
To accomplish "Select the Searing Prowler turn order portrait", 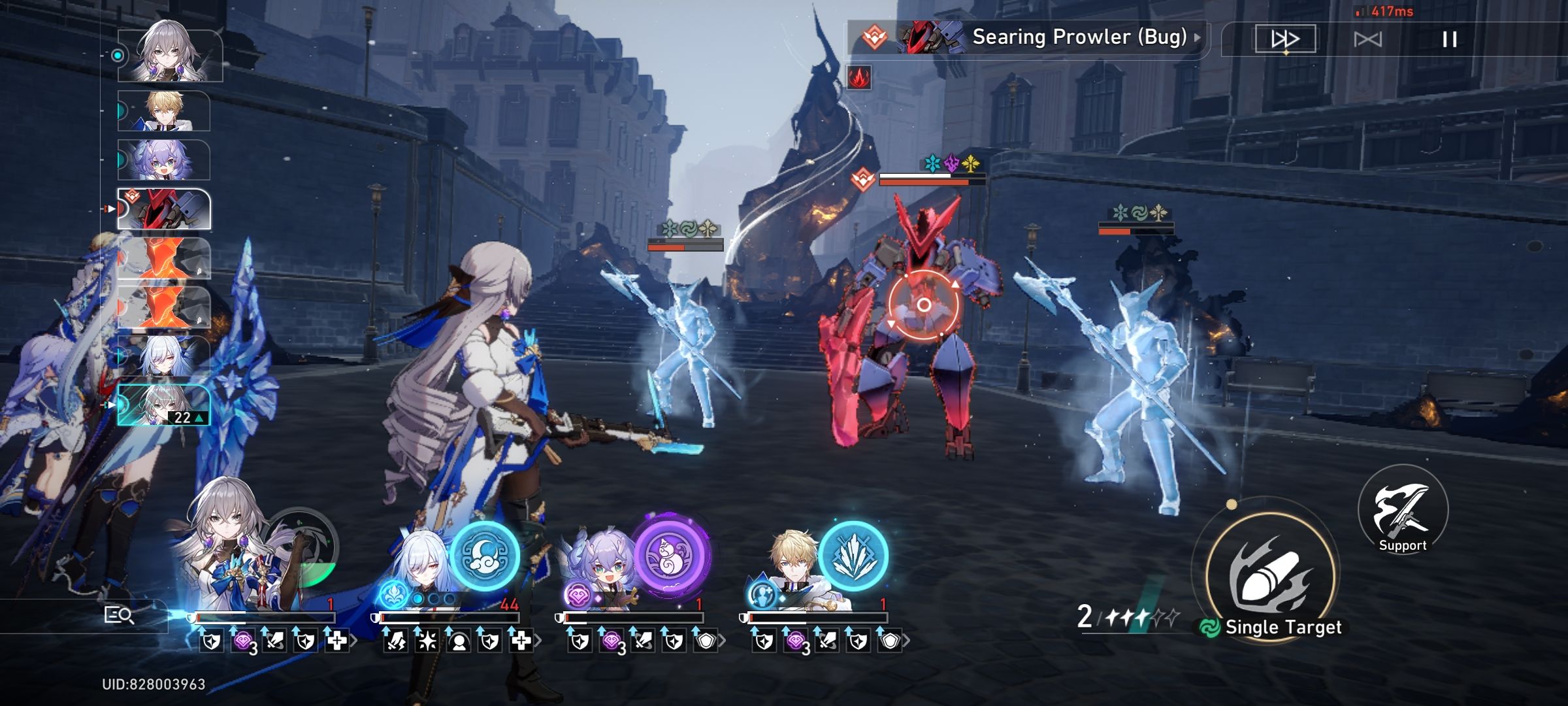I will [165, 209].
